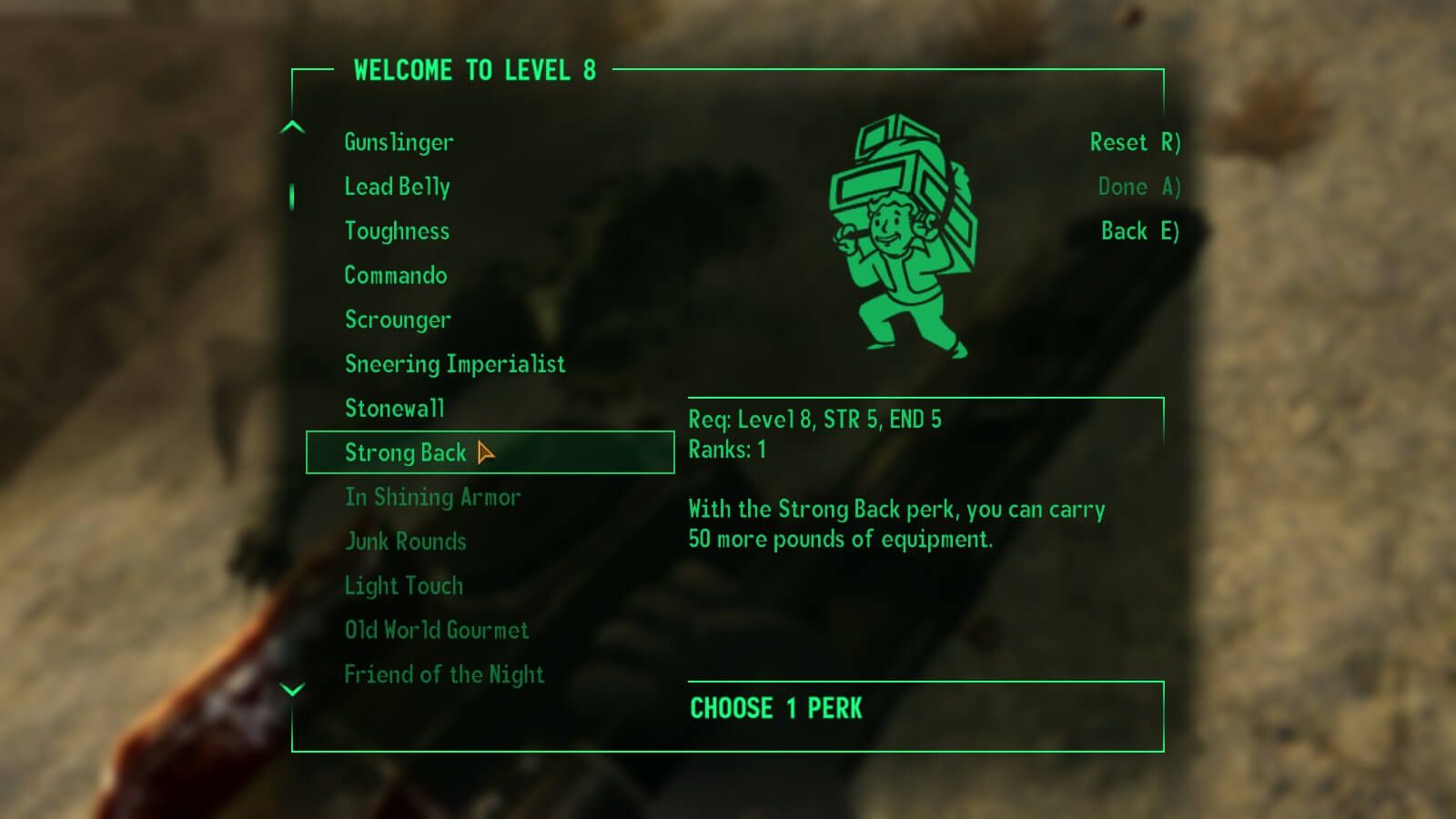
Task: Select the Stonewall perk
Action: click(394, 409)
